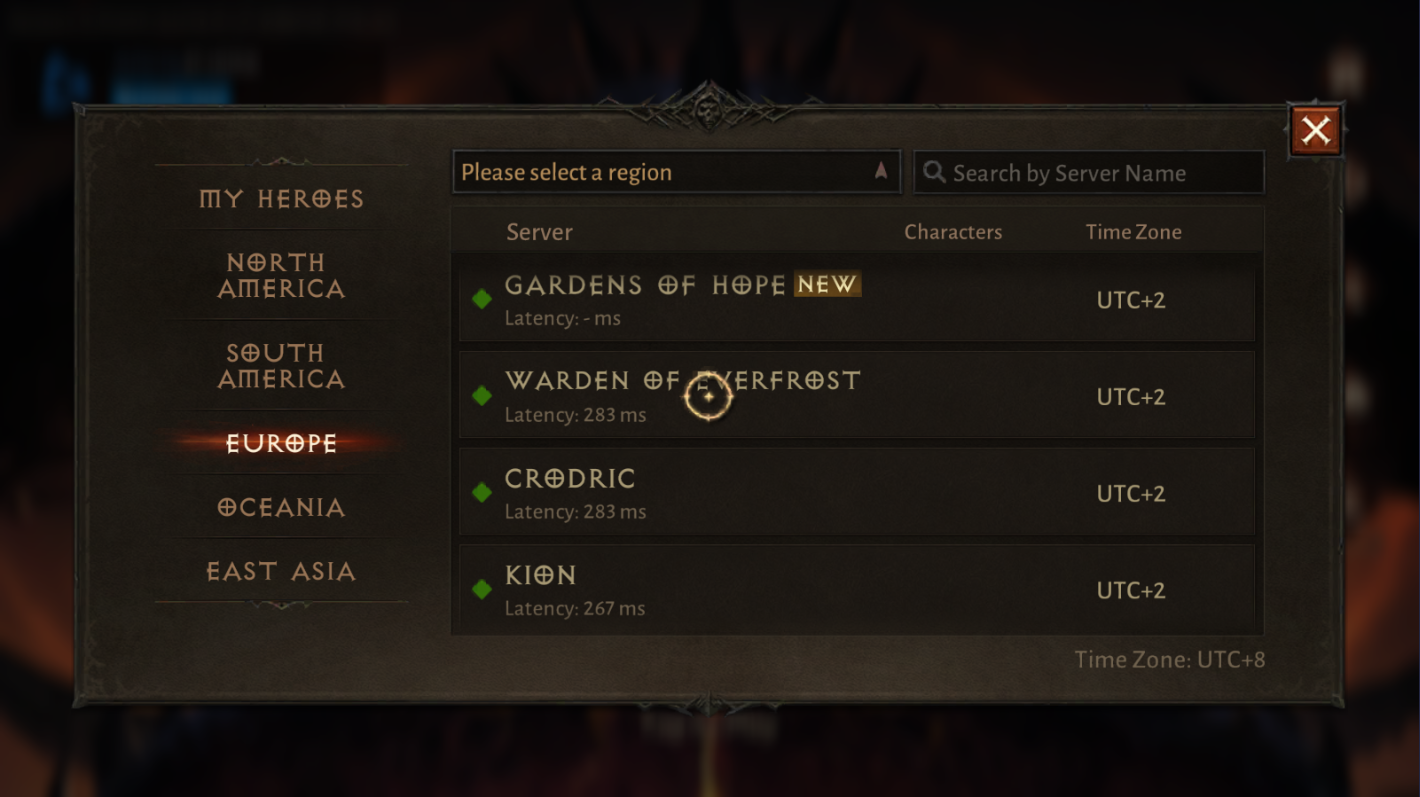This screenshot has width=1420, height=797.
Task: Switch to the South America region tab
Action: (281, 366)
